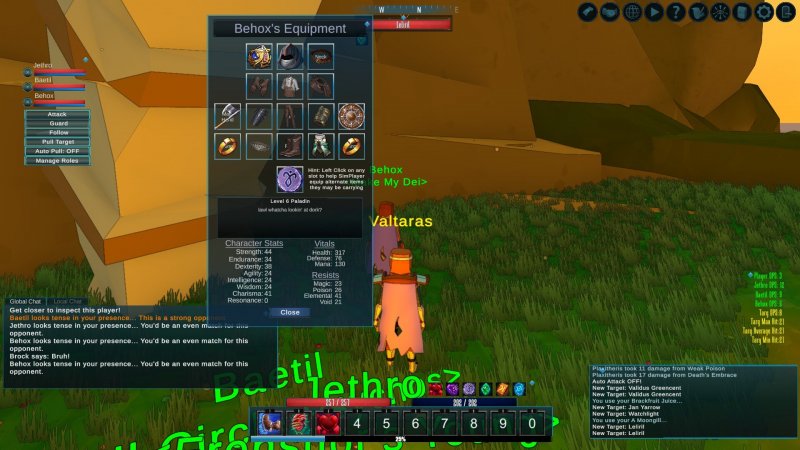This screenshot has width=800, height=450.
Task: Select the helmet equipment slot
Action: point(290,56)
